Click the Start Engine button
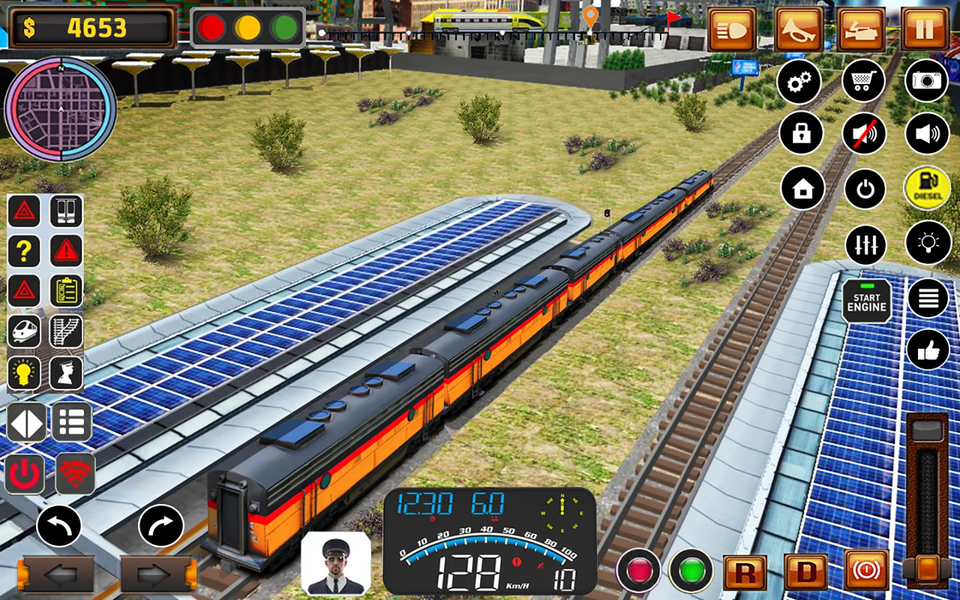The image size is (960, 600). pyautogui.click(x=866, y=301)
